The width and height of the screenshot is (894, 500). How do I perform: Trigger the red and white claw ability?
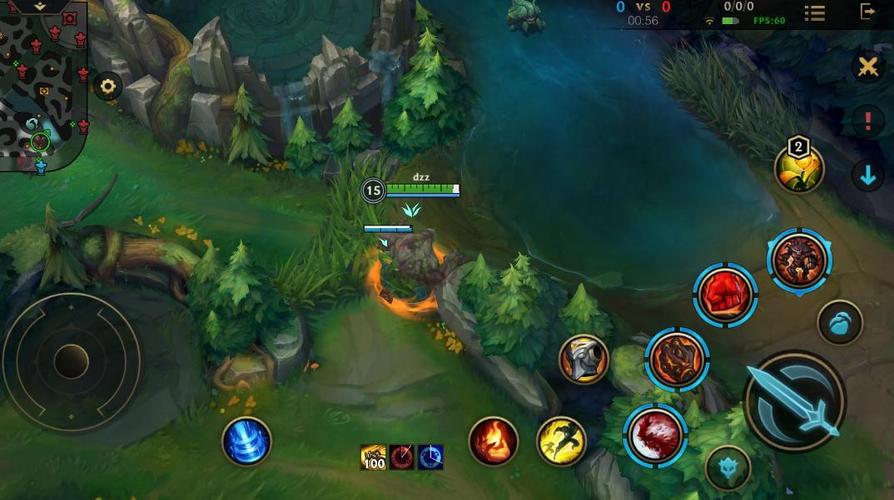[x=655, y=435]
